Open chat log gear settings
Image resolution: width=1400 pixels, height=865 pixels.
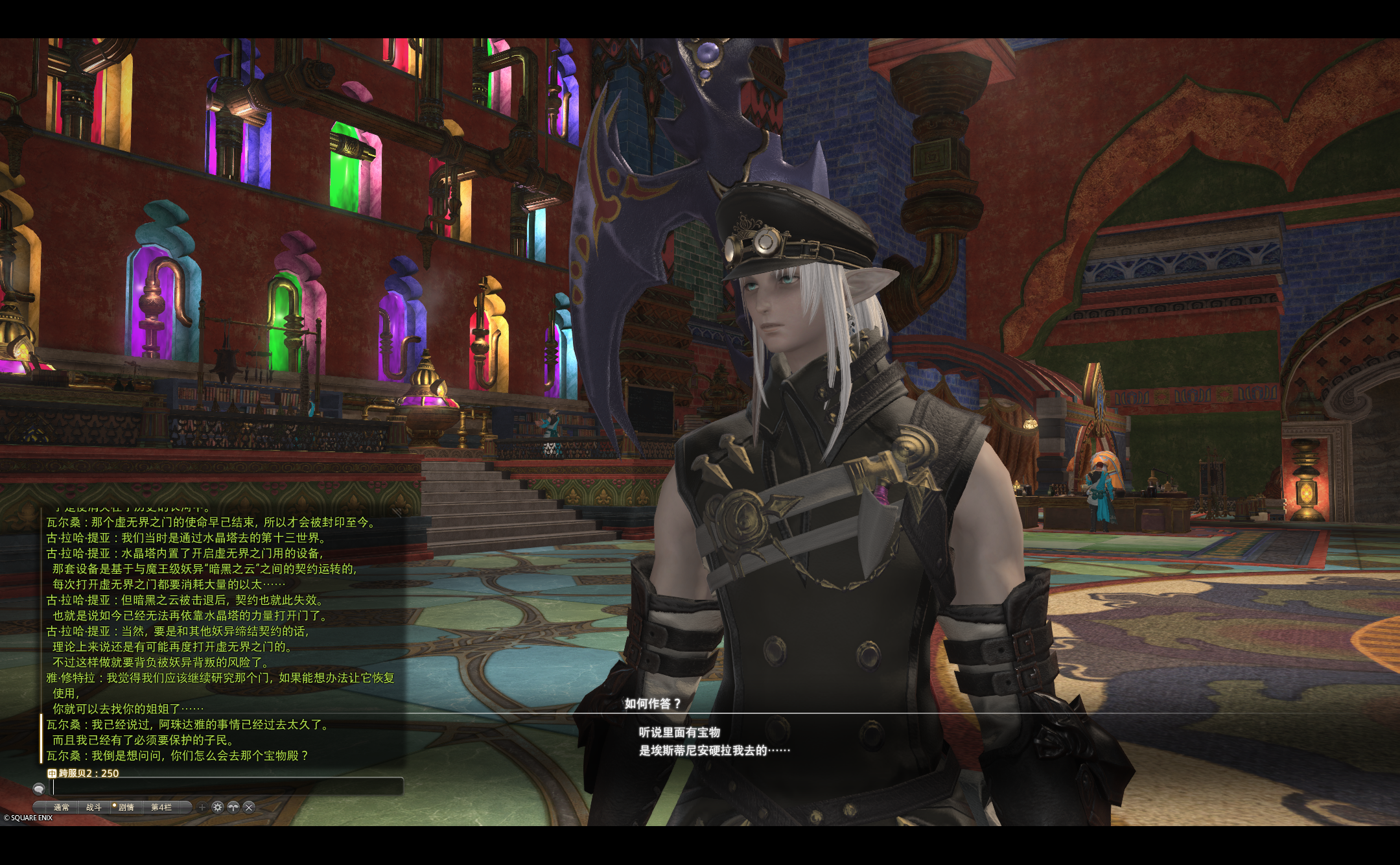click(218, 807)
